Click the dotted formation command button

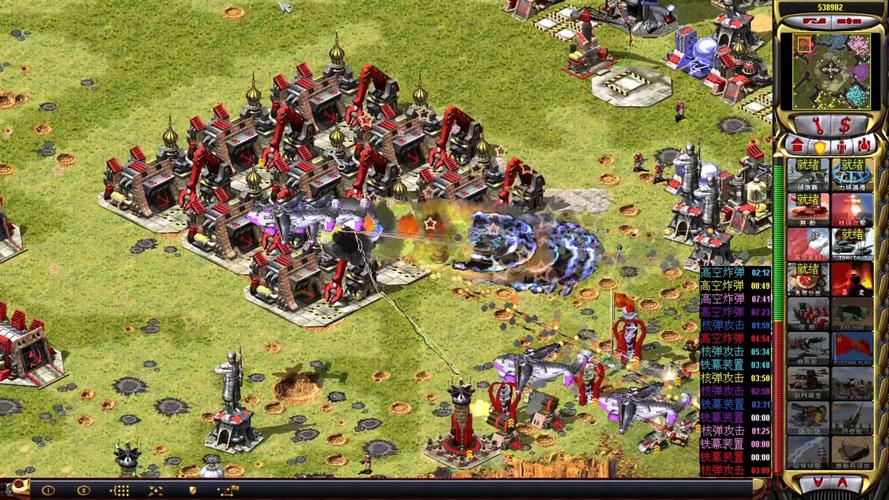(120, 491)
